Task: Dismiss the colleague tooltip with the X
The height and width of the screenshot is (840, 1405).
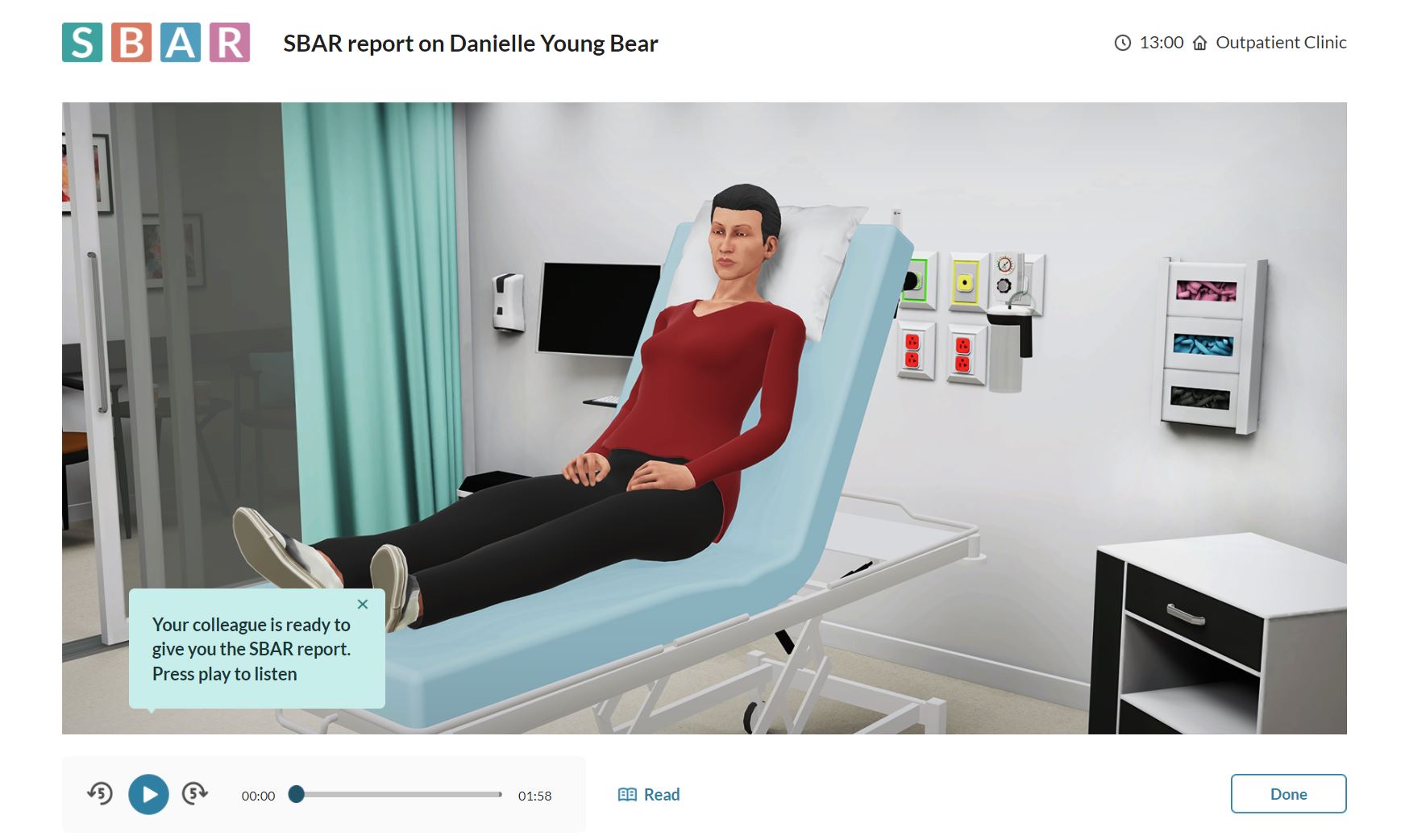Action: (x=362, y=604)
